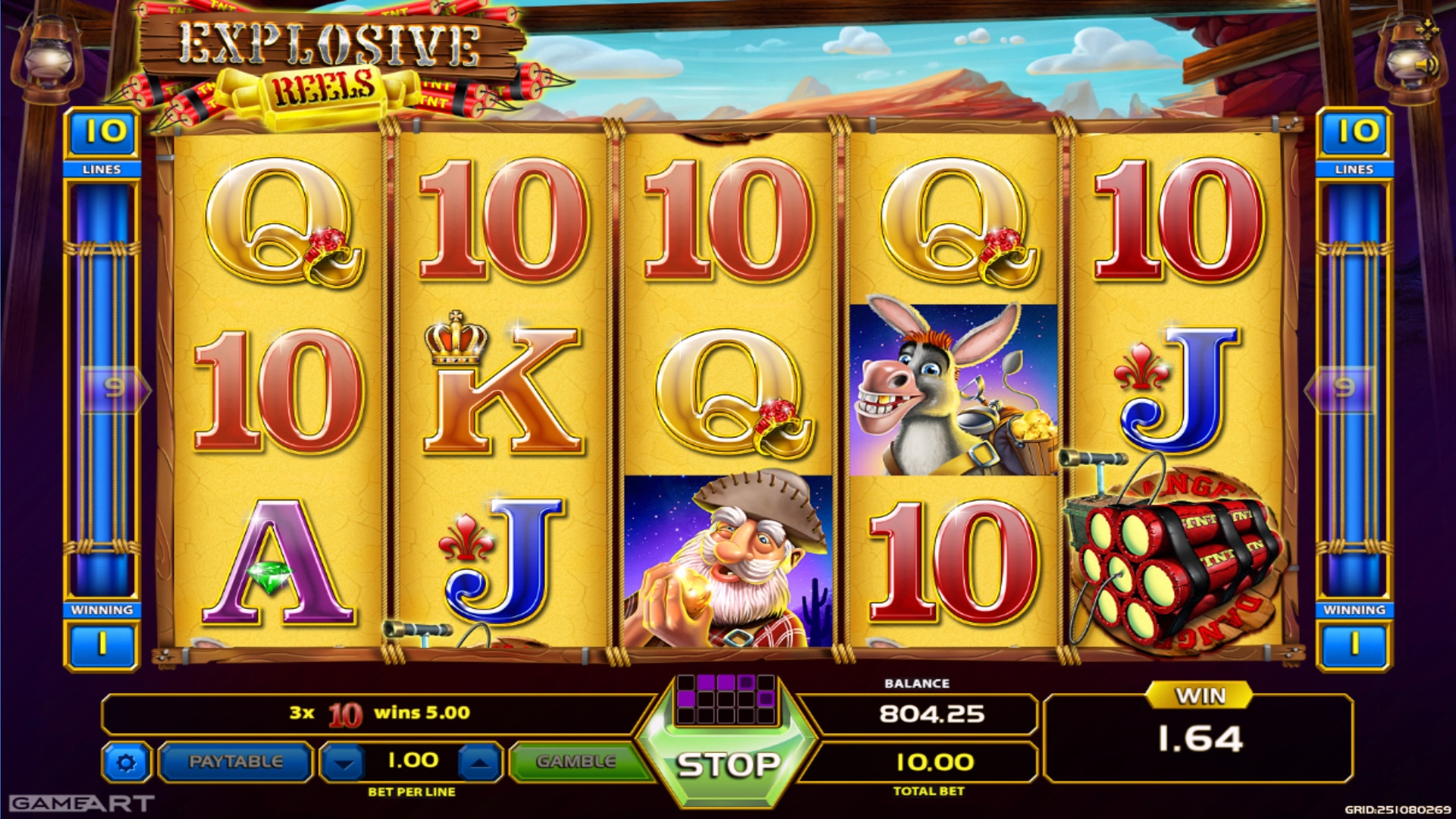This screenshot has height=819, width=1456.
Task: Start the Gamble feature
Action: click(x=576, y=762)
